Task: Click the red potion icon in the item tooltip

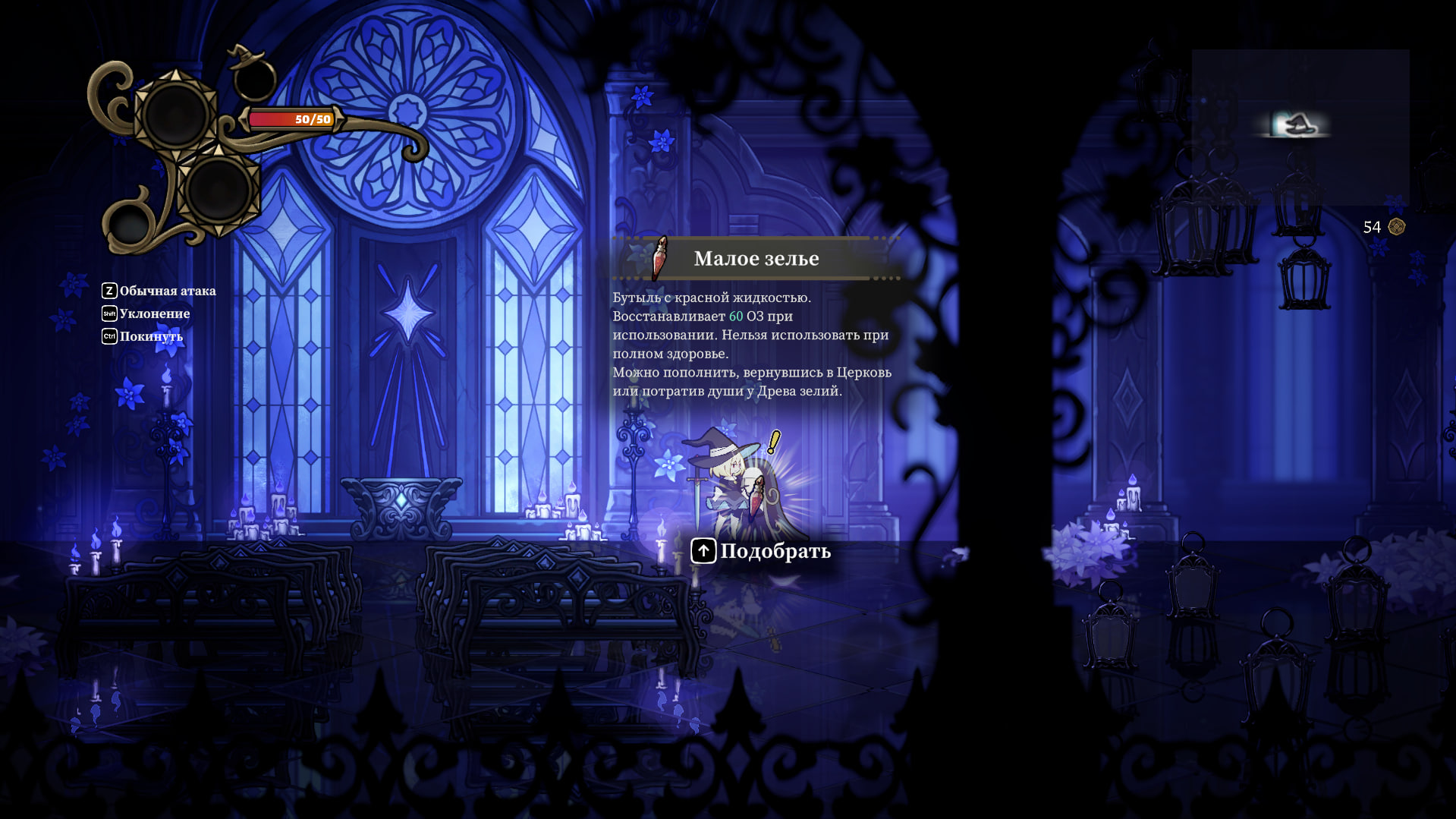Action: click(x=660, y=258)
